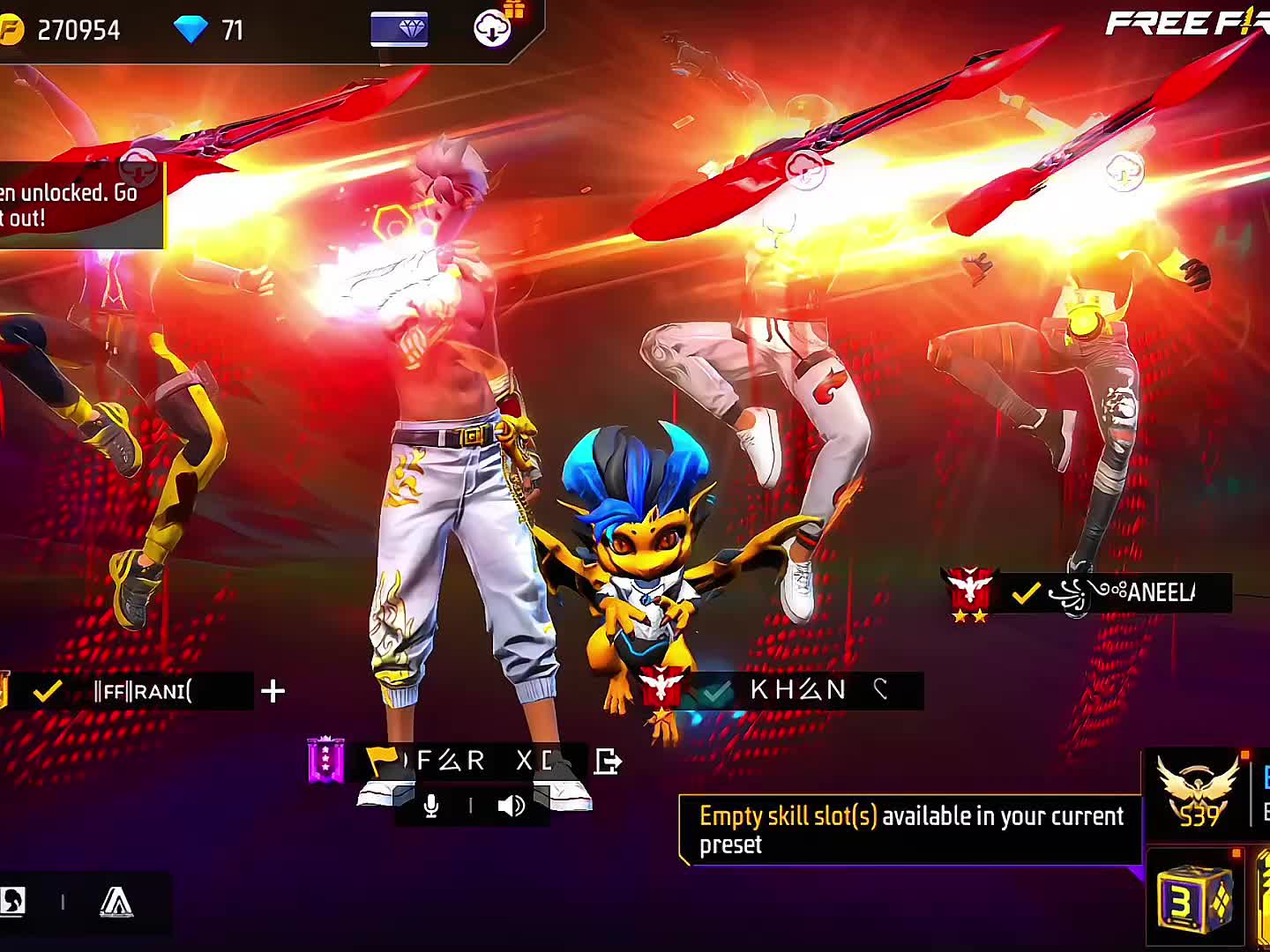
Task: Open the S39 gold wings rank badge
Action: click(1197, 790)
